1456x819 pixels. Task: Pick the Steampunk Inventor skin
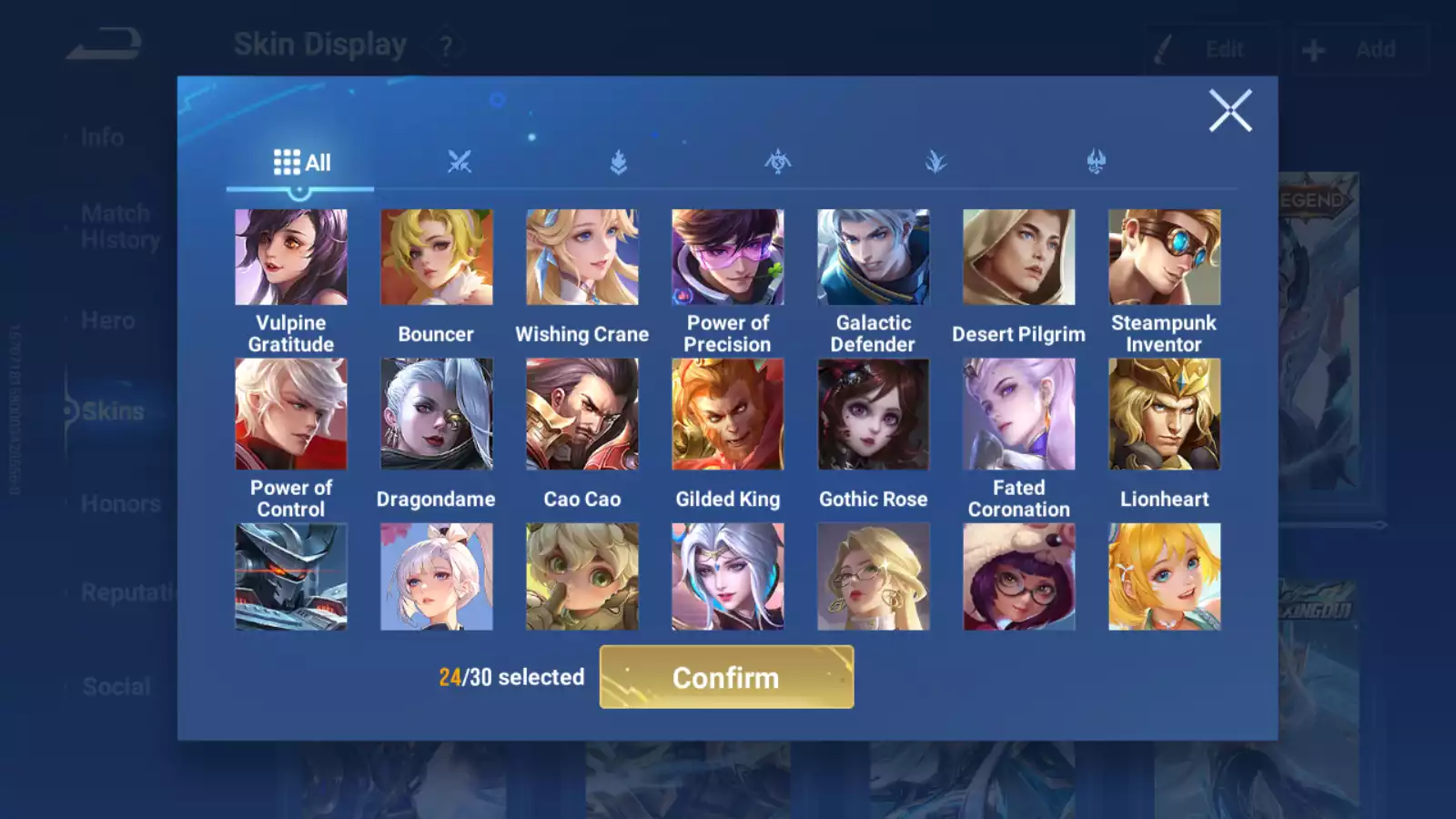pos(1165,258)
